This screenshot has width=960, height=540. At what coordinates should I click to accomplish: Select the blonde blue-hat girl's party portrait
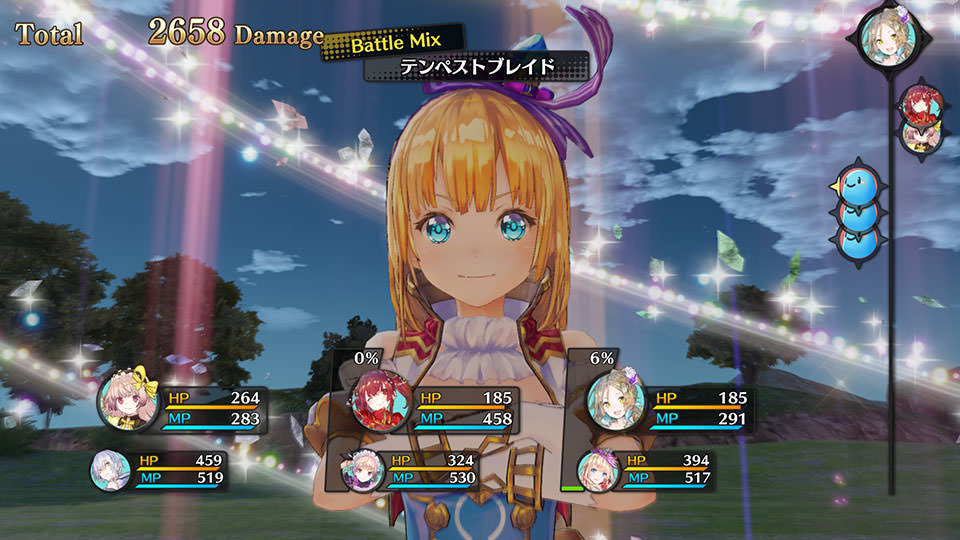pos(598,469)
